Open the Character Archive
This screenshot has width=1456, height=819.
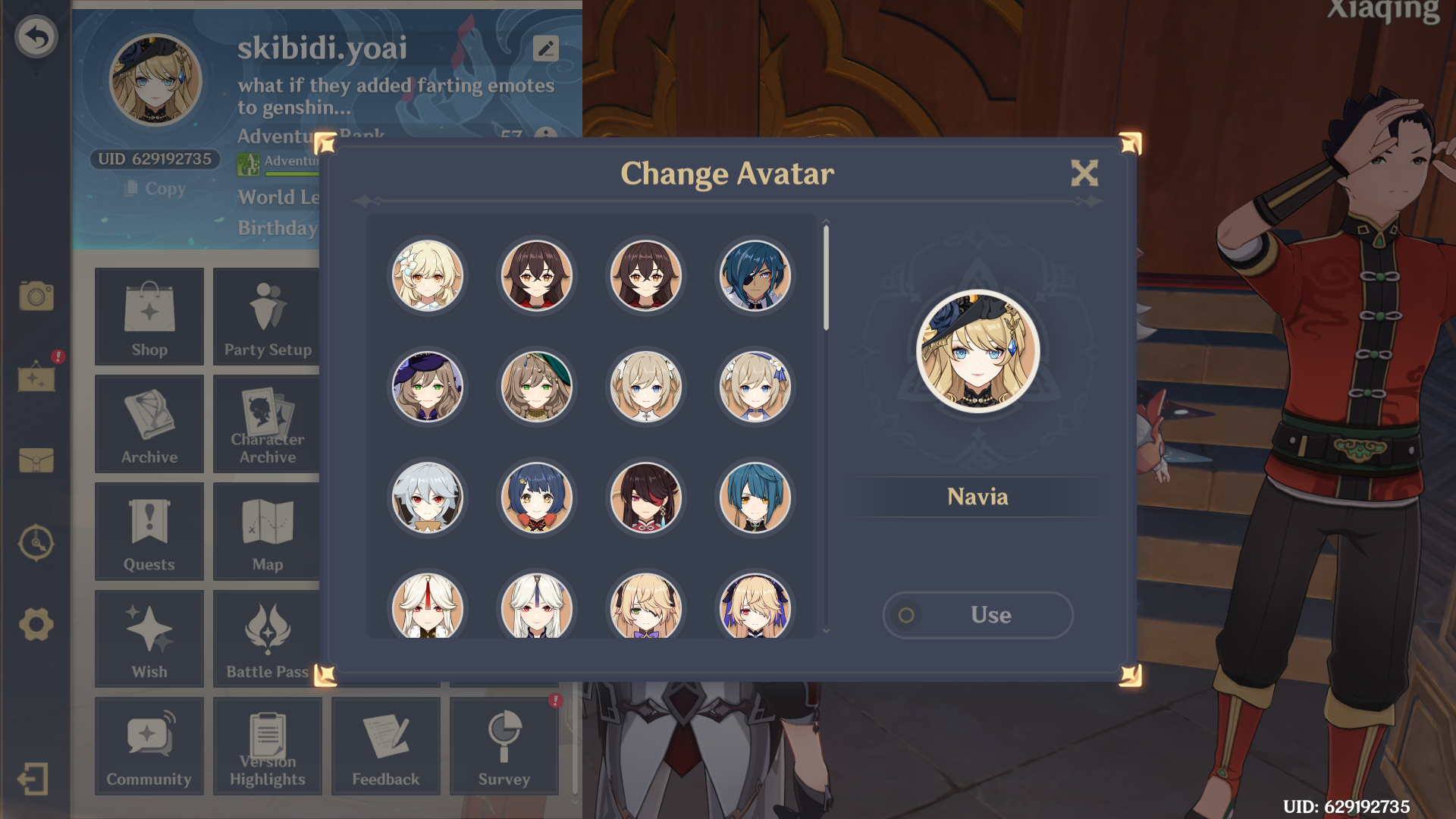[x=268, y=424]
